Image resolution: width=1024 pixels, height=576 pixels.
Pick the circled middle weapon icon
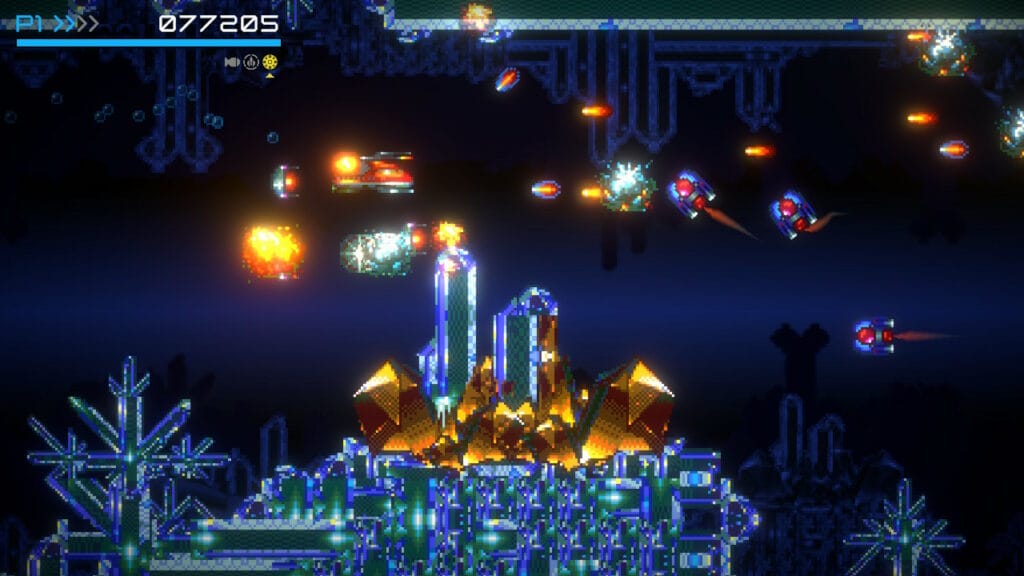click(x=251, y=62)
